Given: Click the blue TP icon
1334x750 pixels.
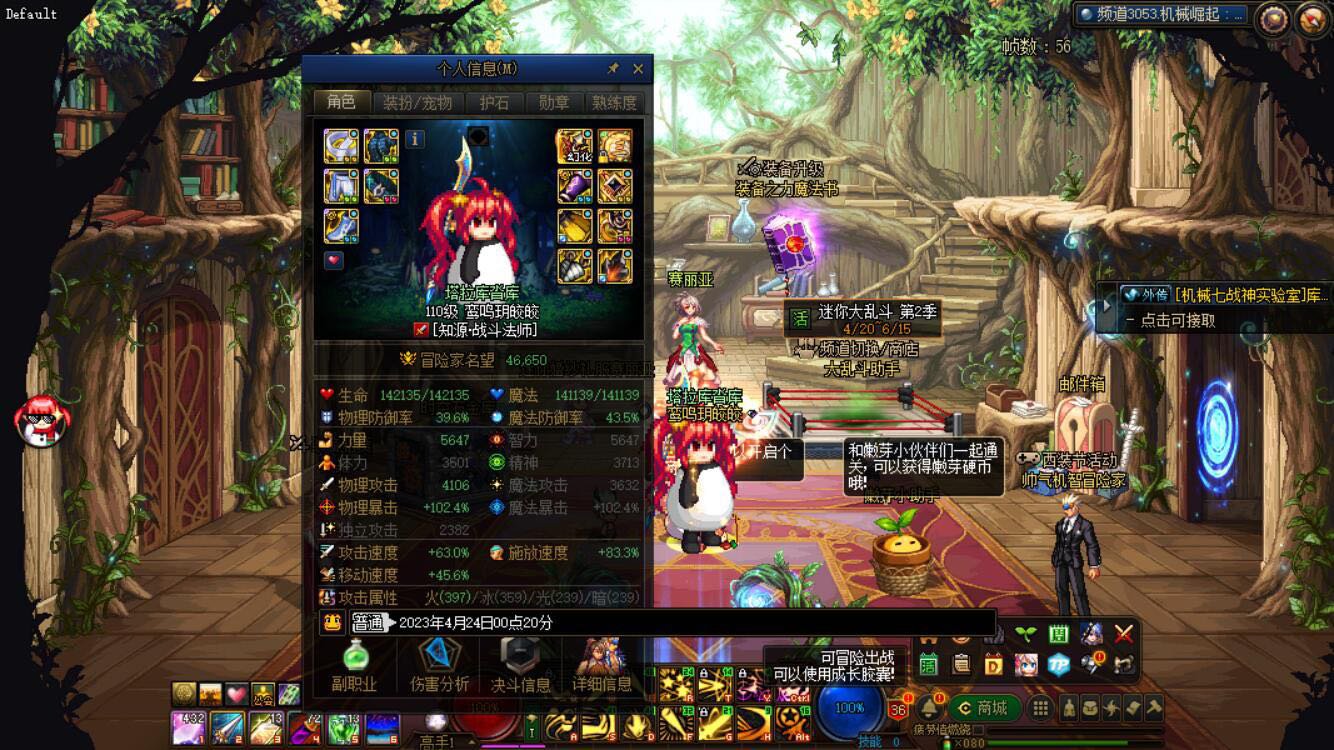Looking at the screenshot, I should [1059, 664].
